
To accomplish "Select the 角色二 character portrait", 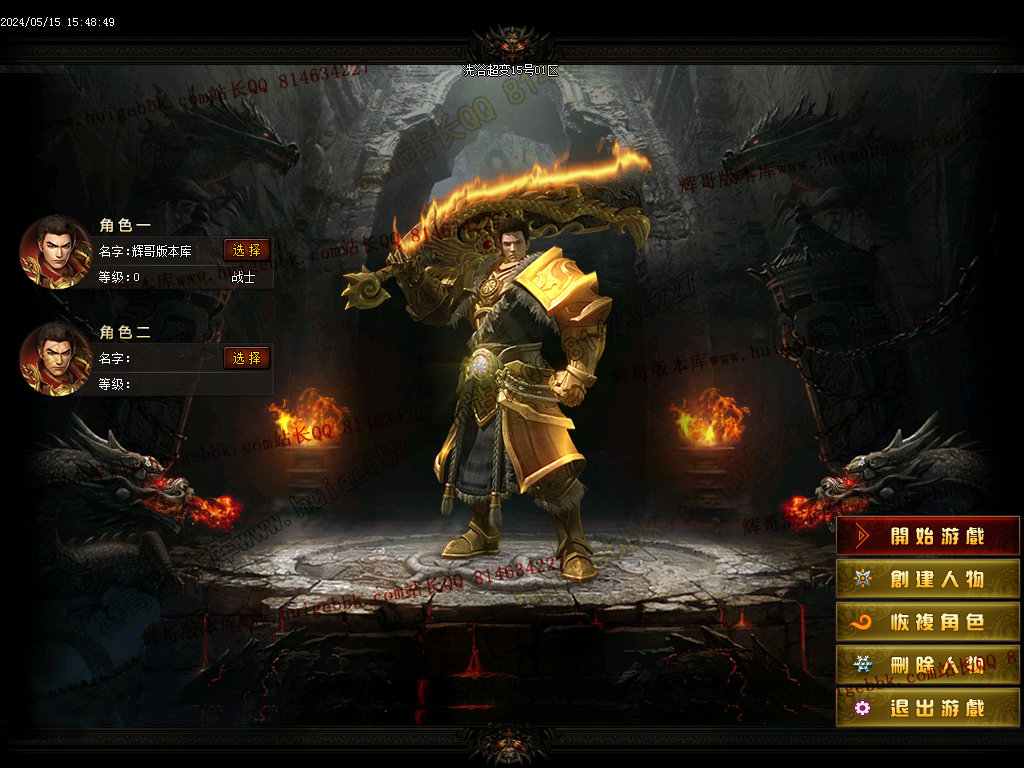I will pos(56,359).
